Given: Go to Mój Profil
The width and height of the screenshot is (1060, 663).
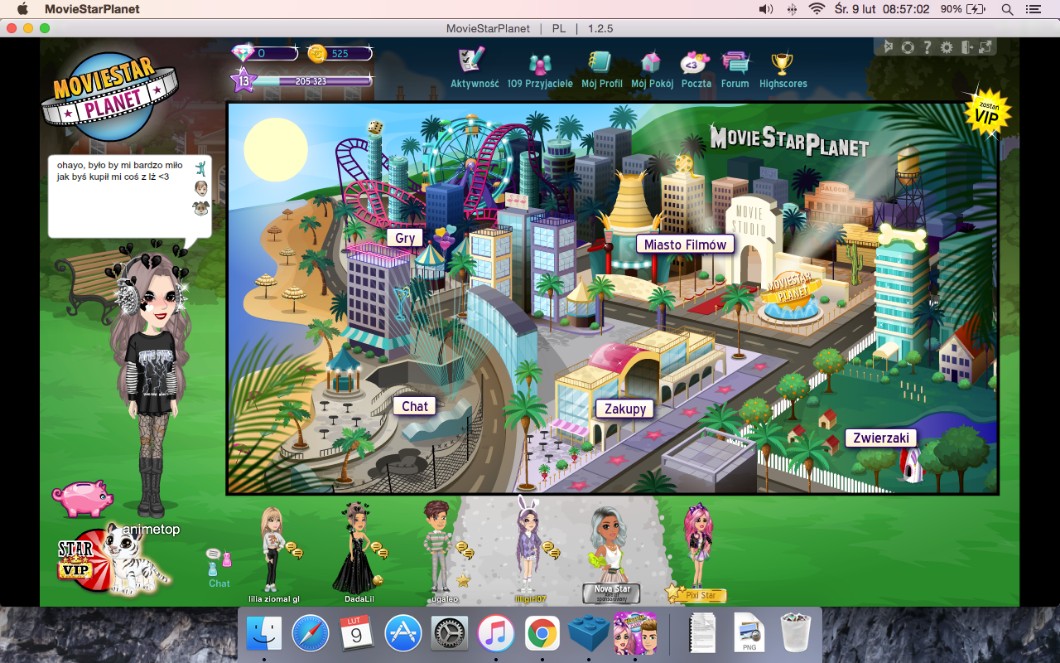Looking at the screenshot, I should coord(599,69).
